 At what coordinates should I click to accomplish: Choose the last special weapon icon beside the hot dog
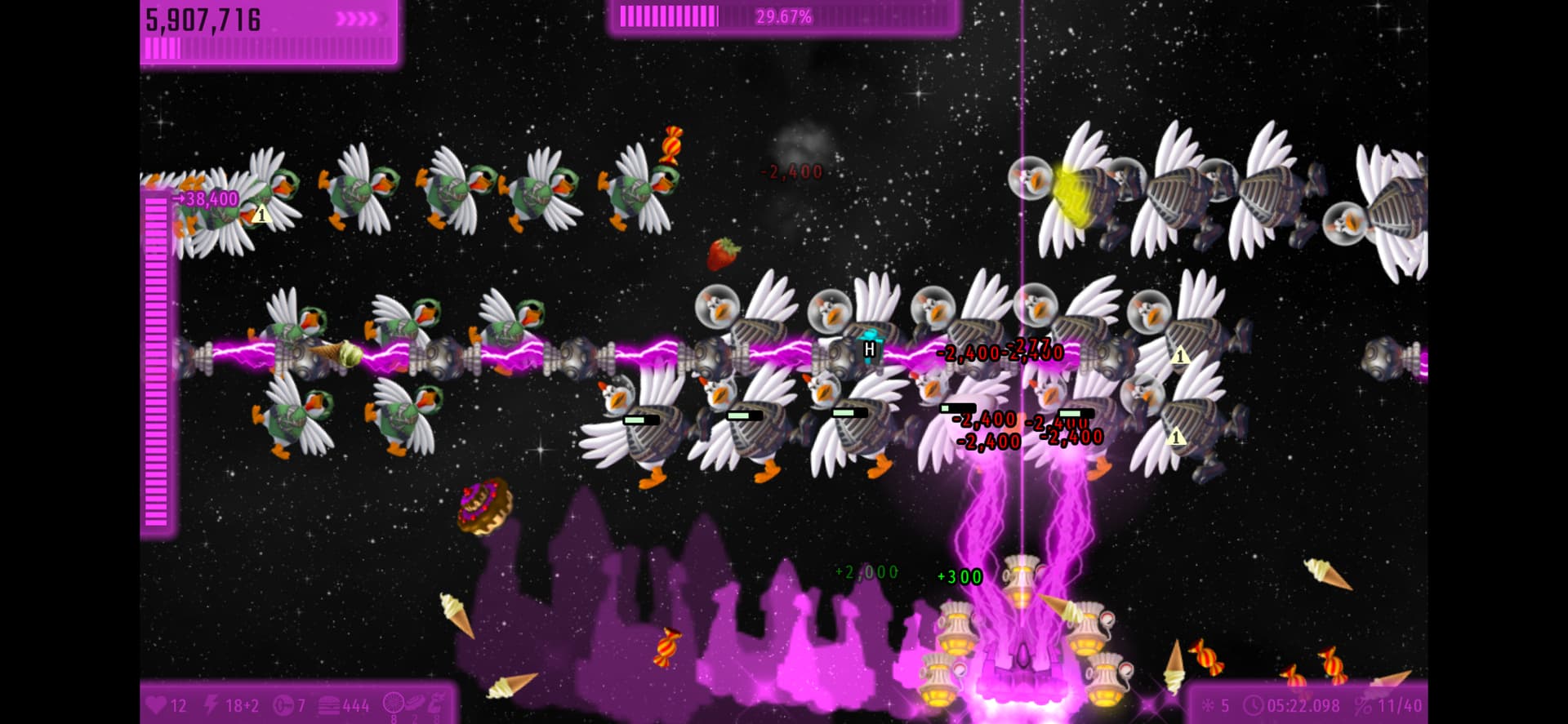pyautogui.click(x=437, y=703)
